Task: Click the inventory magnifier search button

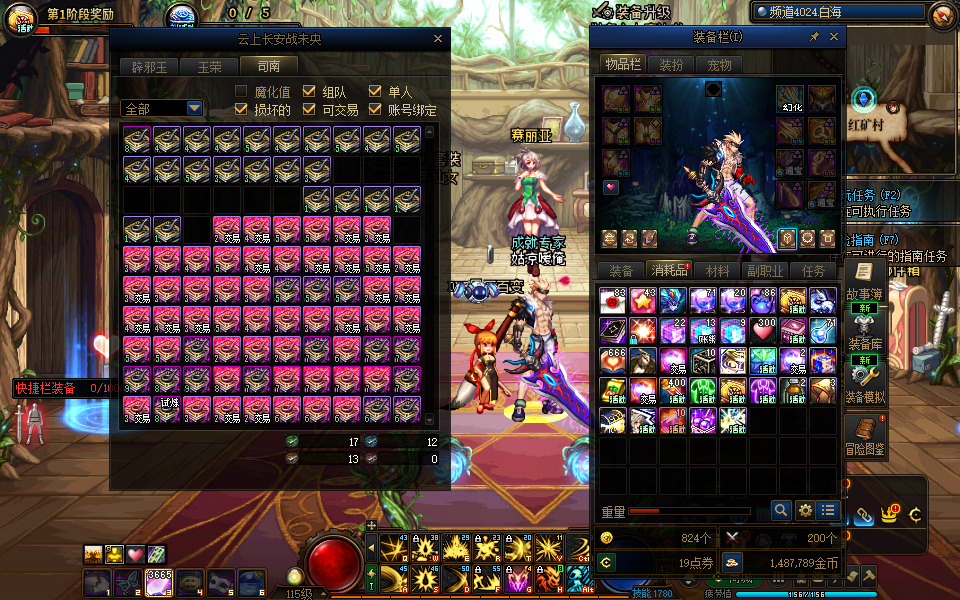Action: pyautogui.click(x=781, y=511)
